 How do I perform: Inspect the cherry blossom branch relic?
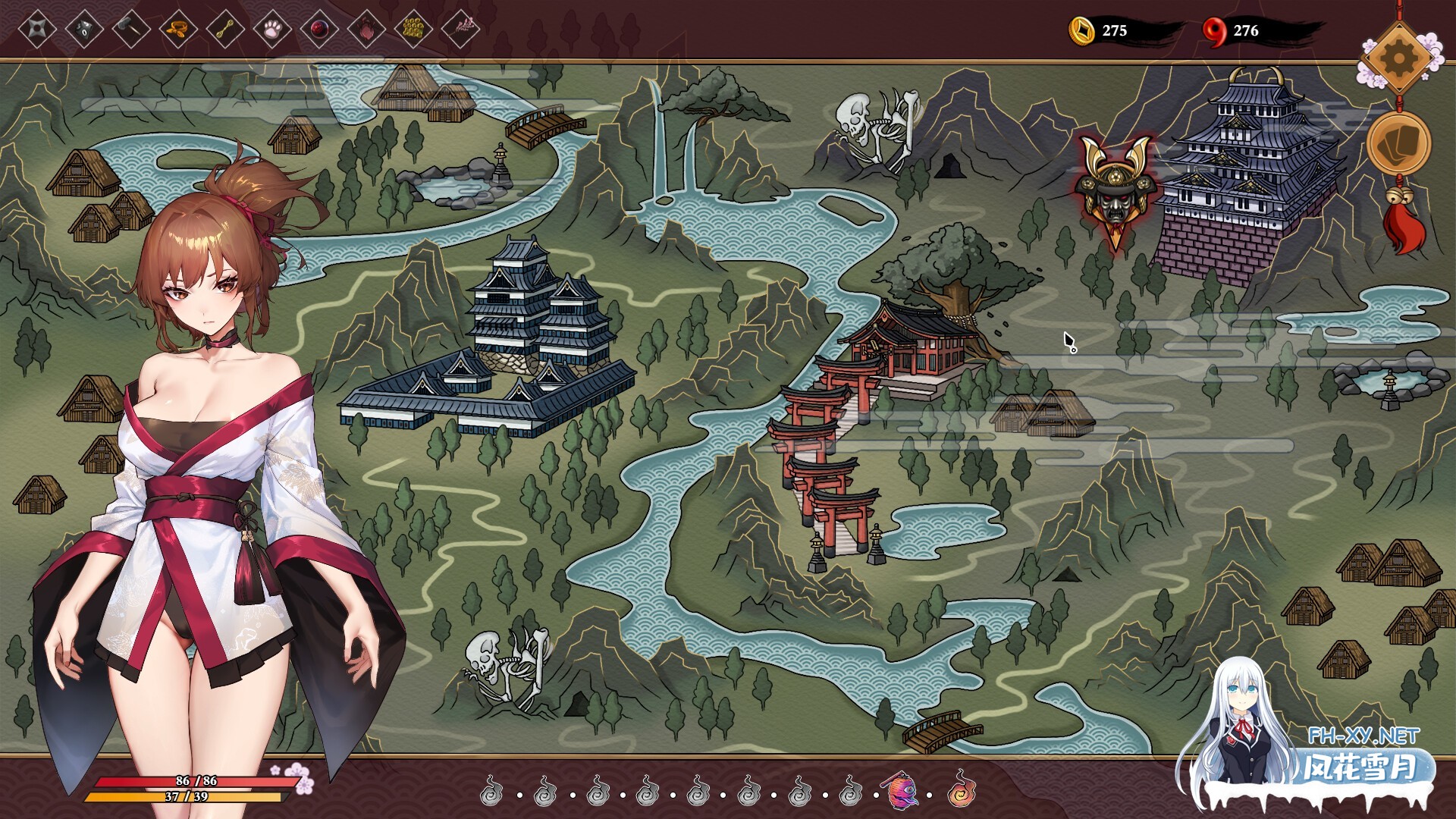coord(460,30)
